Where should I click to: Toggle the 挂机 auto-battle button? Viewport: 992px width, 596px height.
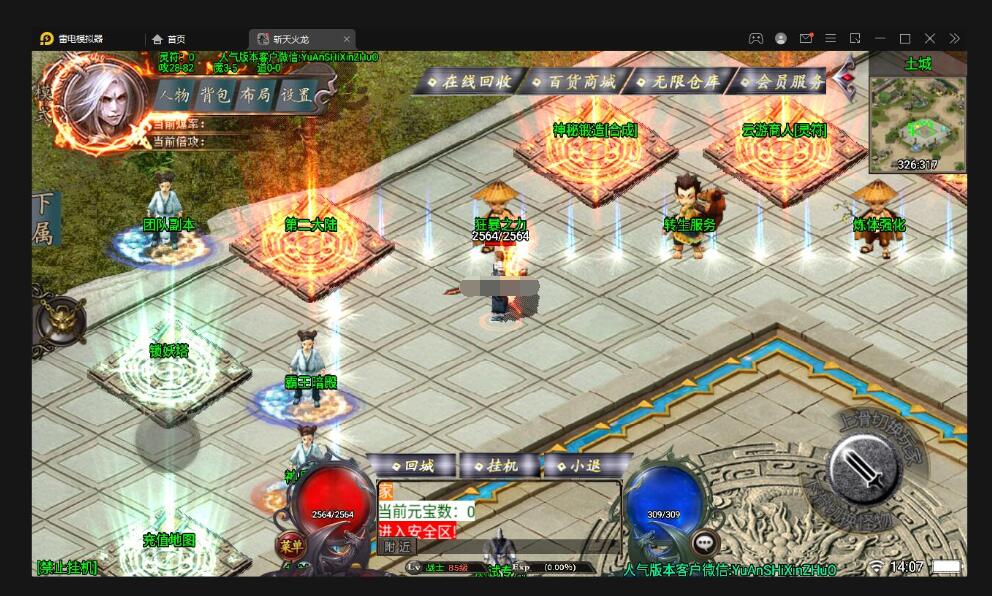point(501,466)
